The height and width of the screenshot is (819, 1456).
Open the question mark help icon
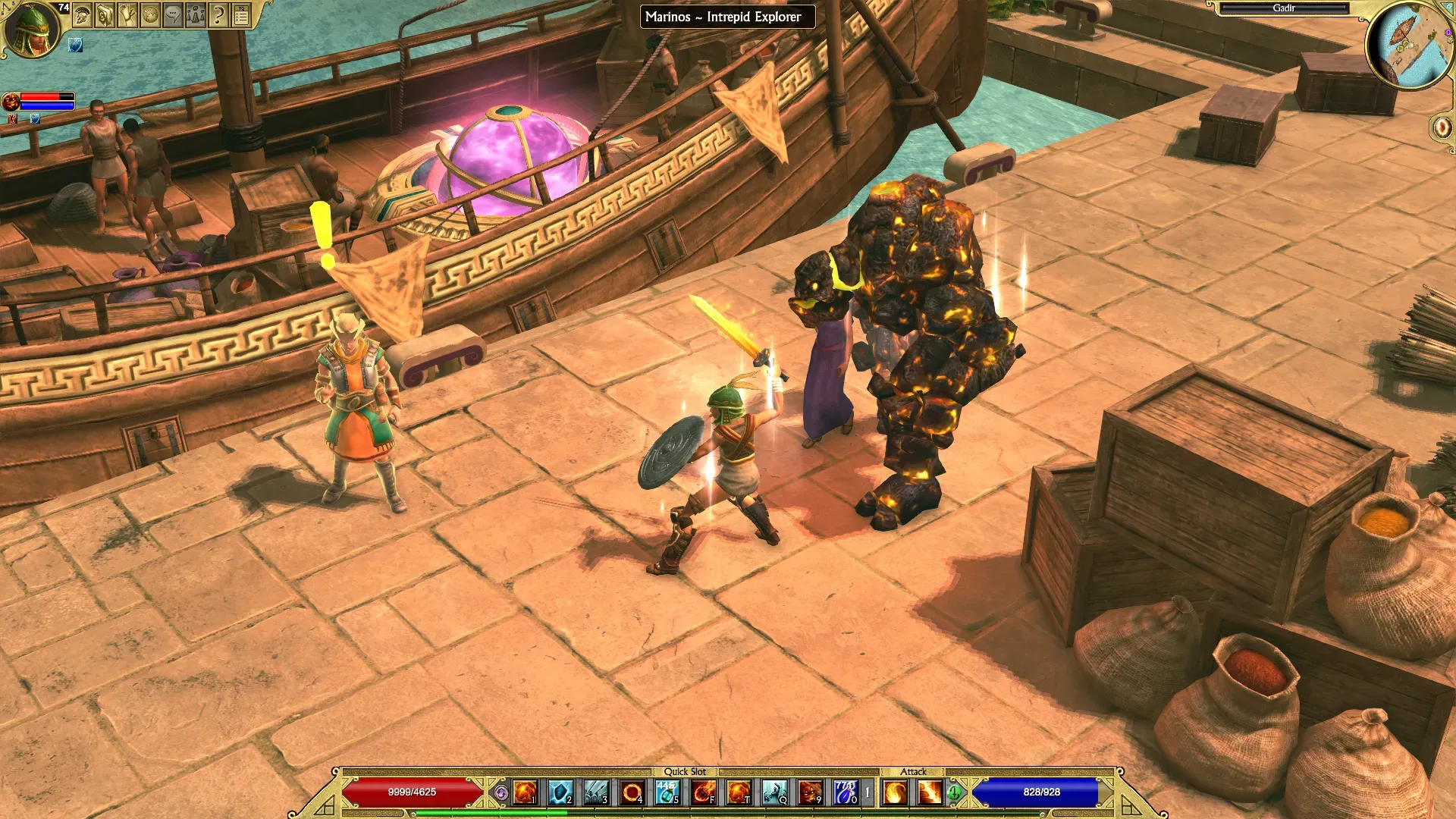click(x=218, y=14)
